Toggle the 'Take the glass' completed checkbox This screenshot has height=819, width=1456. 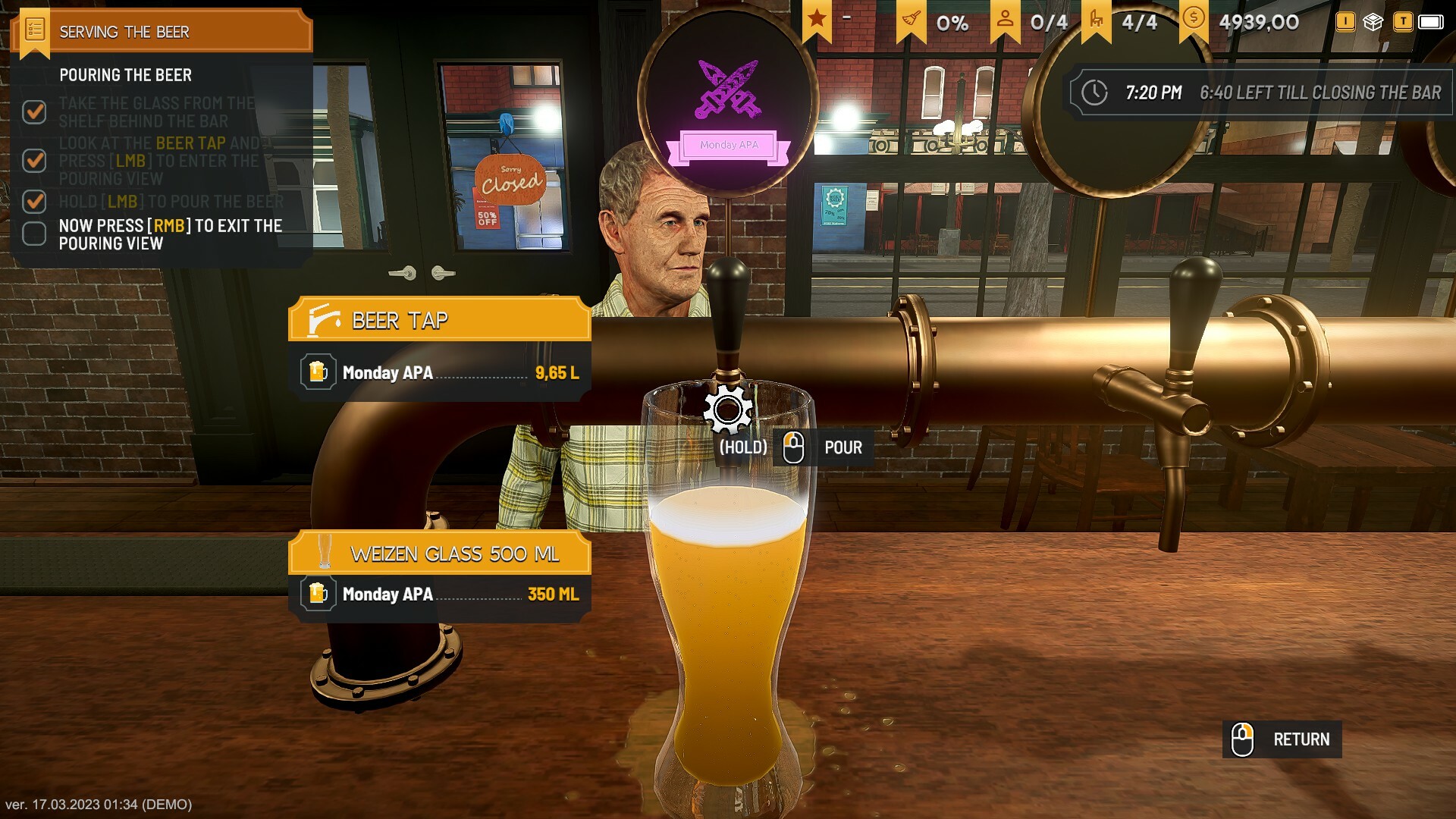35,111
